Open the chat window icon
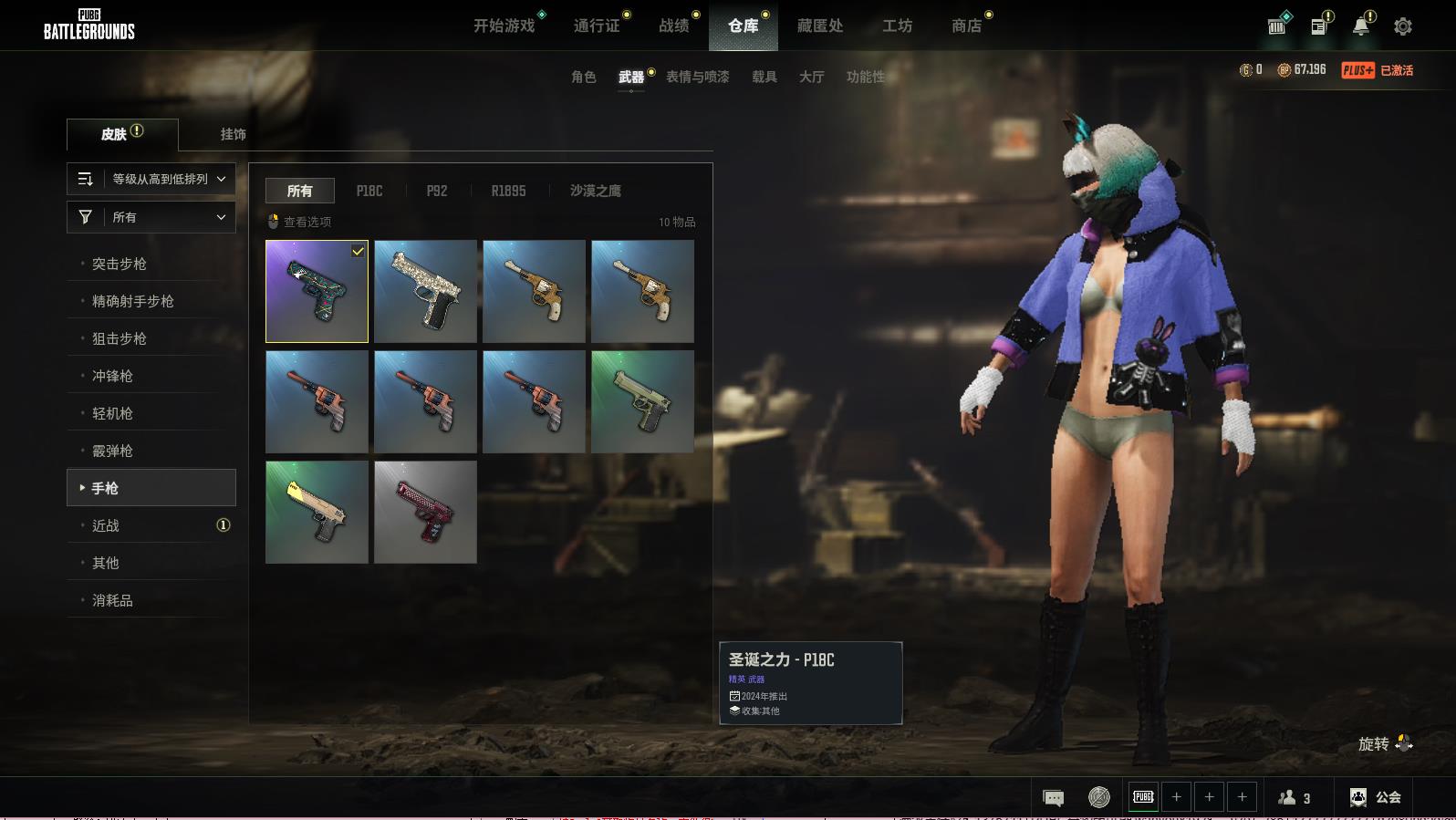Viewport: 1456px width, 820px height. pos(1053,798)
